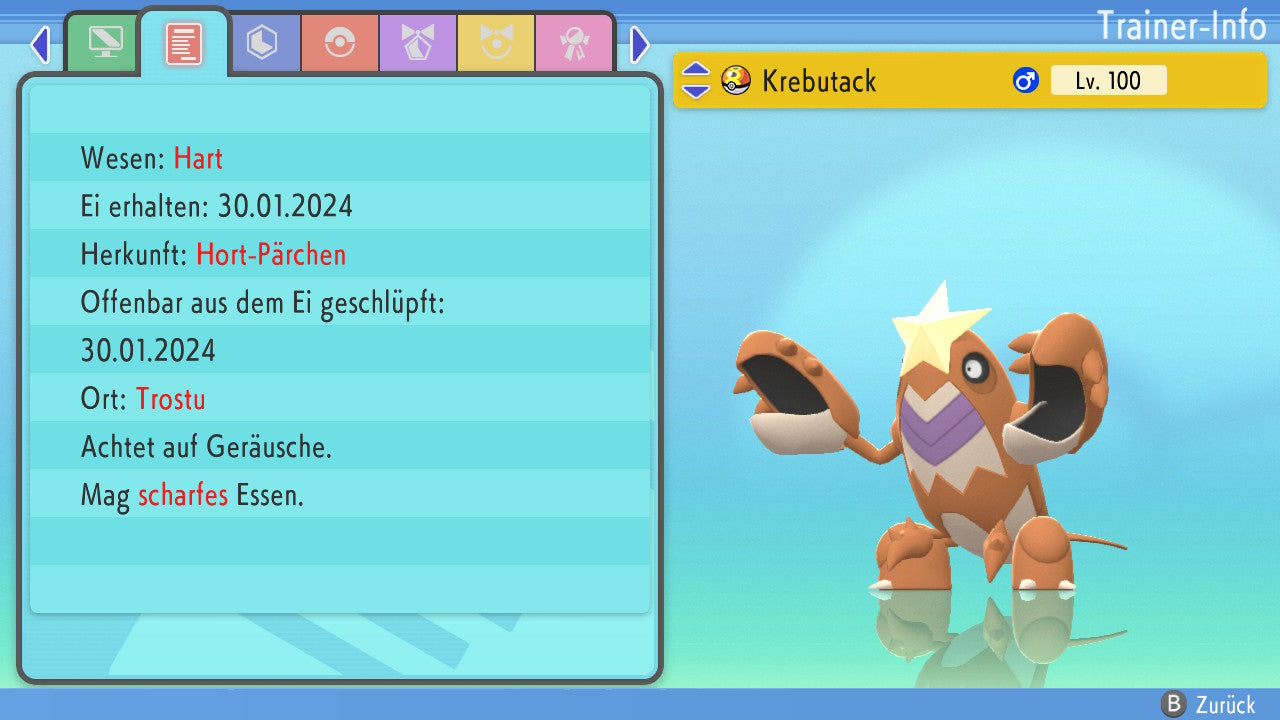Advance tabs with the right arrow
Screen dimensions: 1280x720
(640, 44)
